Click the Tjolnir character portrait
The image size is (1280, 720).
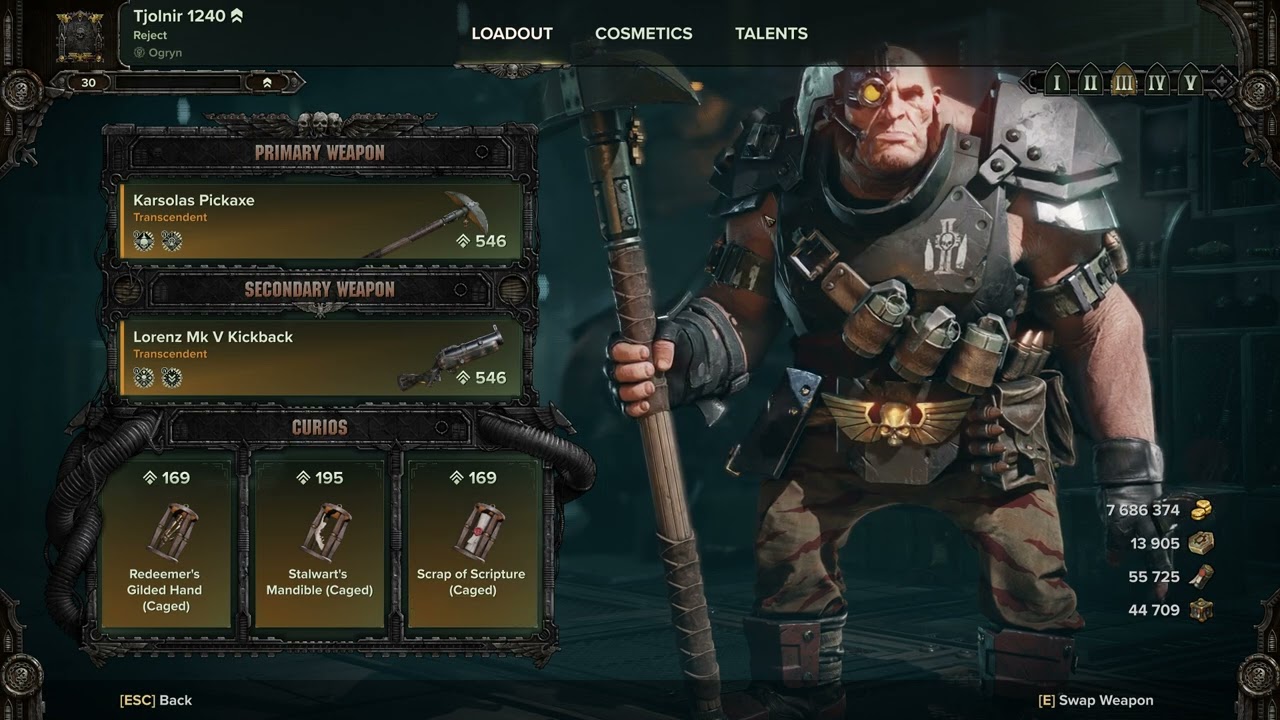tap(80, 35)
